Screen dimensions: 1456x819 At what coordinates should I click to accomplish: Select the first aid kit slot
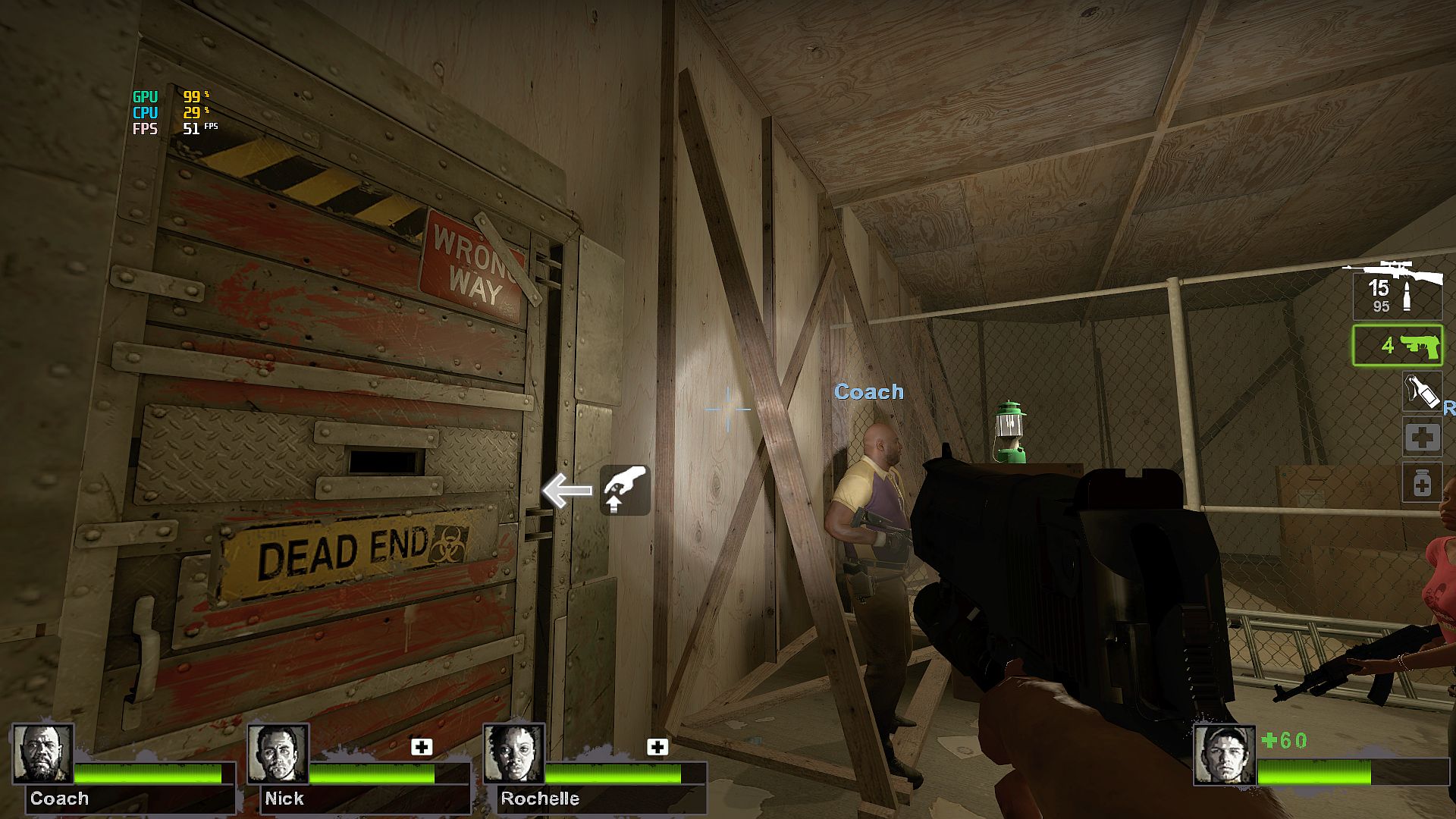coord(1421,438)
